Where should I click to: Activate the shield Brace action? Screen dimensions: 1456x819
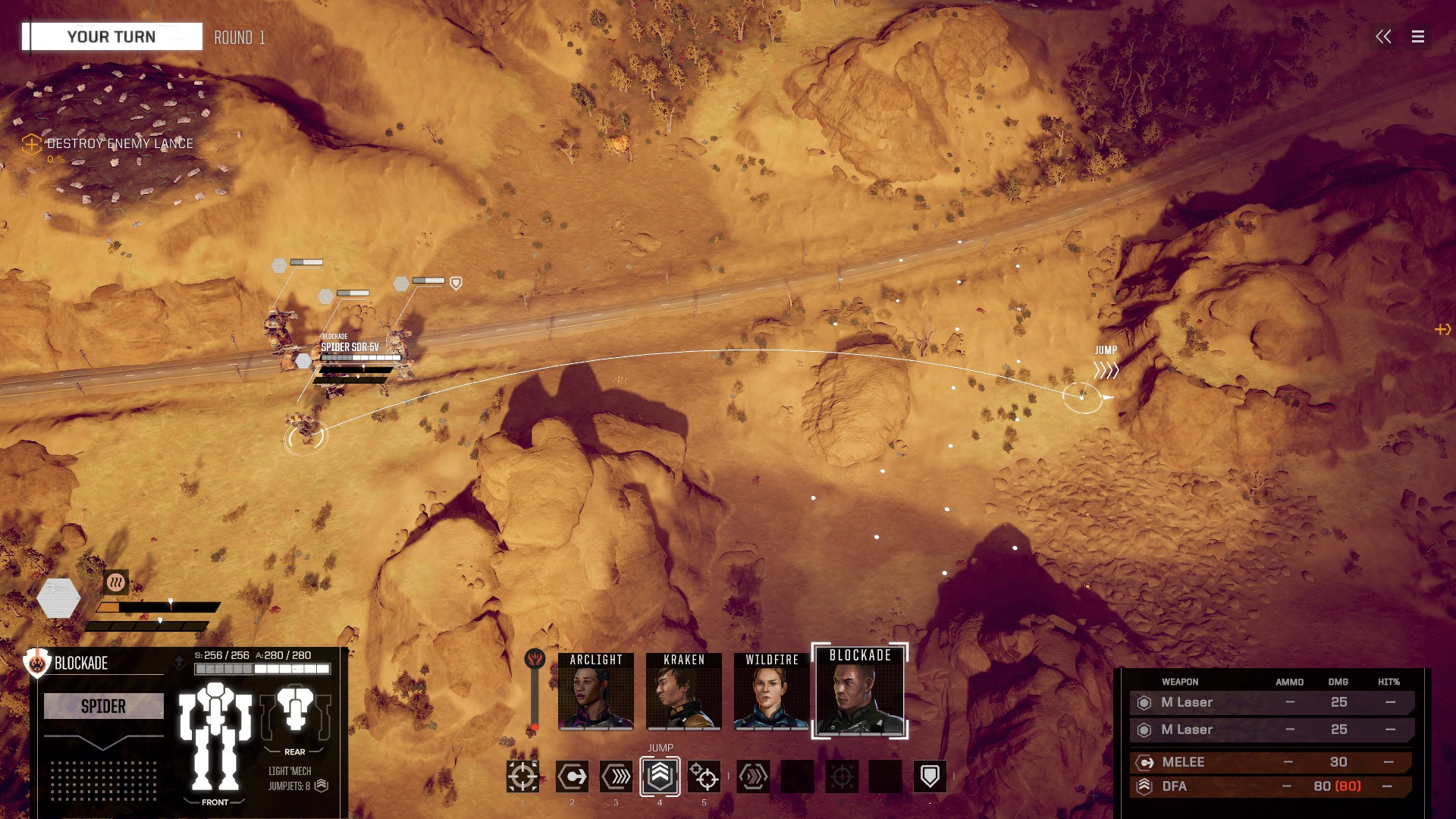[x=930, y=777]
